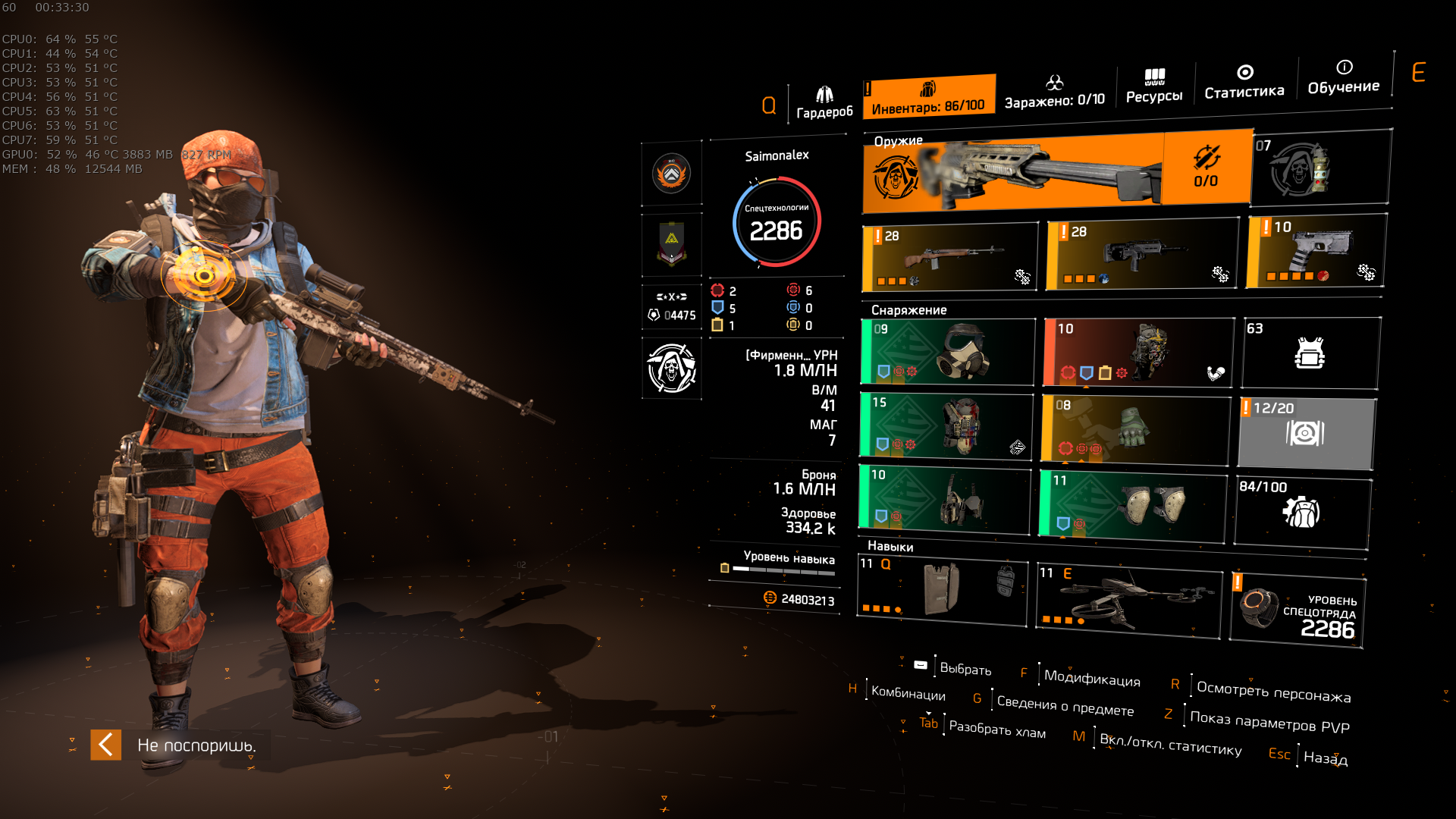1456x819 pixels.
Task: Select the green gloves gear slot
Action: (x=1135, y=430)
